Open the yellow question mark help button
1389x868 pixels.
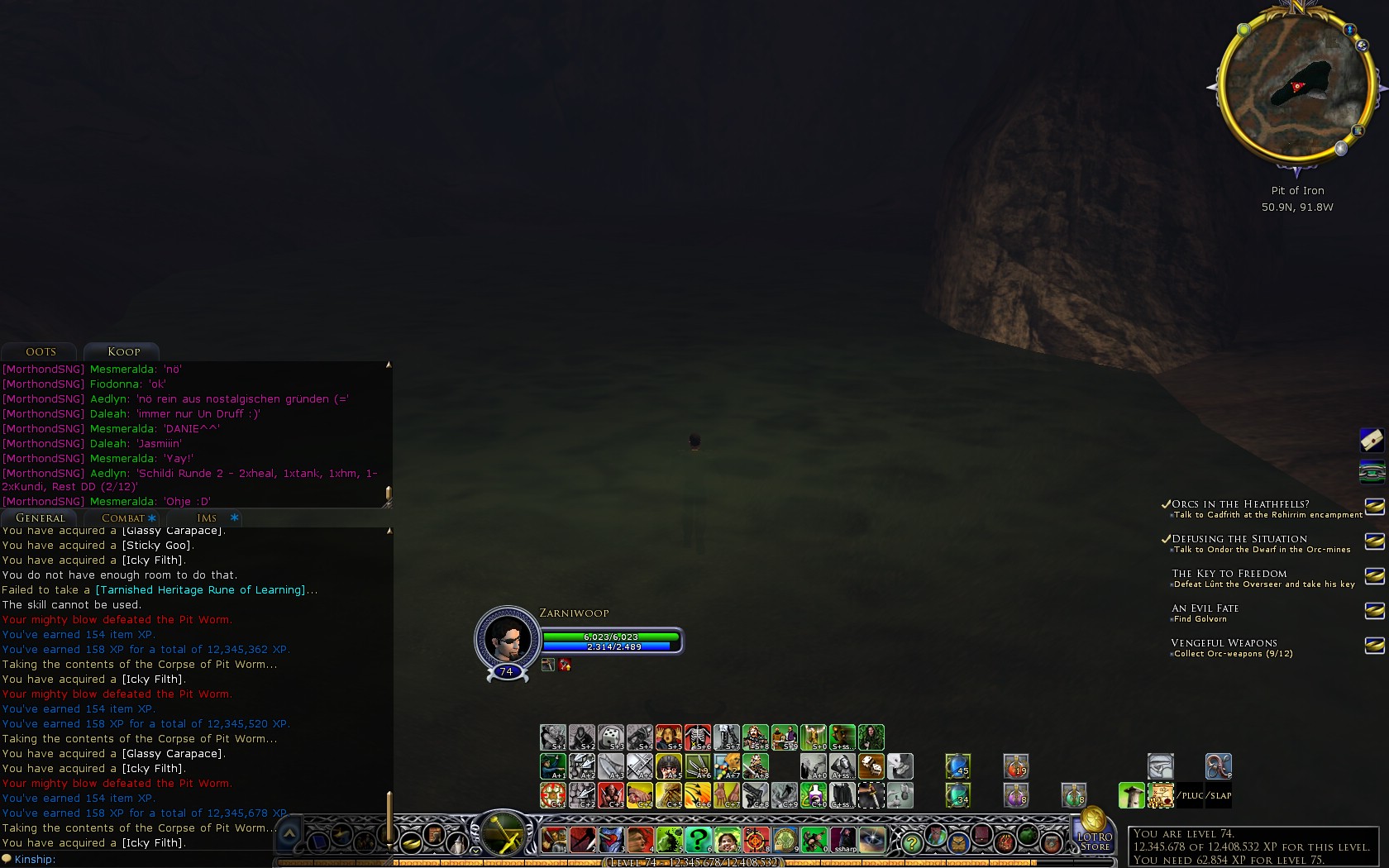[911, 842]
